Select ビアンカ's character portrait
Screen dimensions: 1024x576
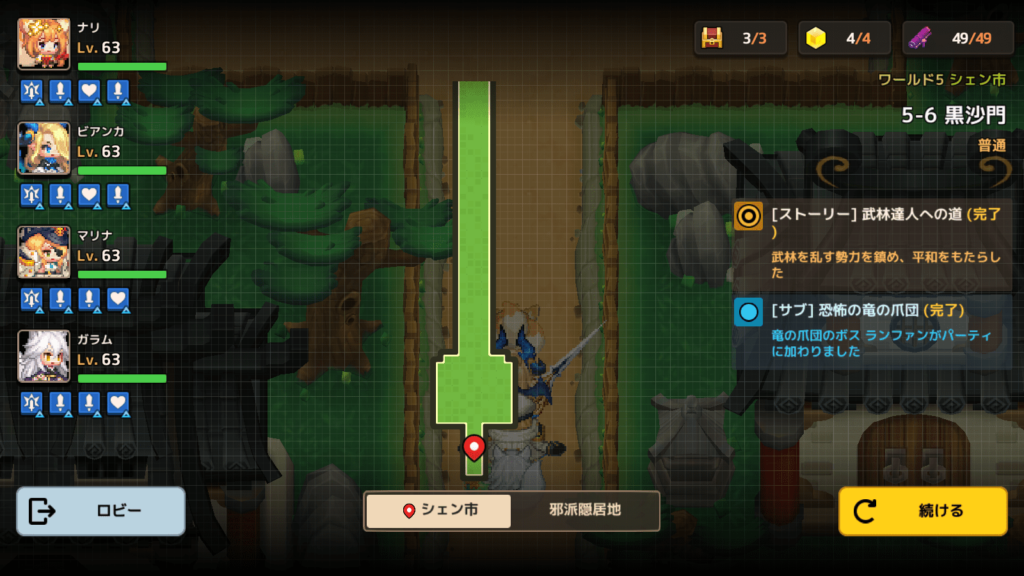pos(44,149)
